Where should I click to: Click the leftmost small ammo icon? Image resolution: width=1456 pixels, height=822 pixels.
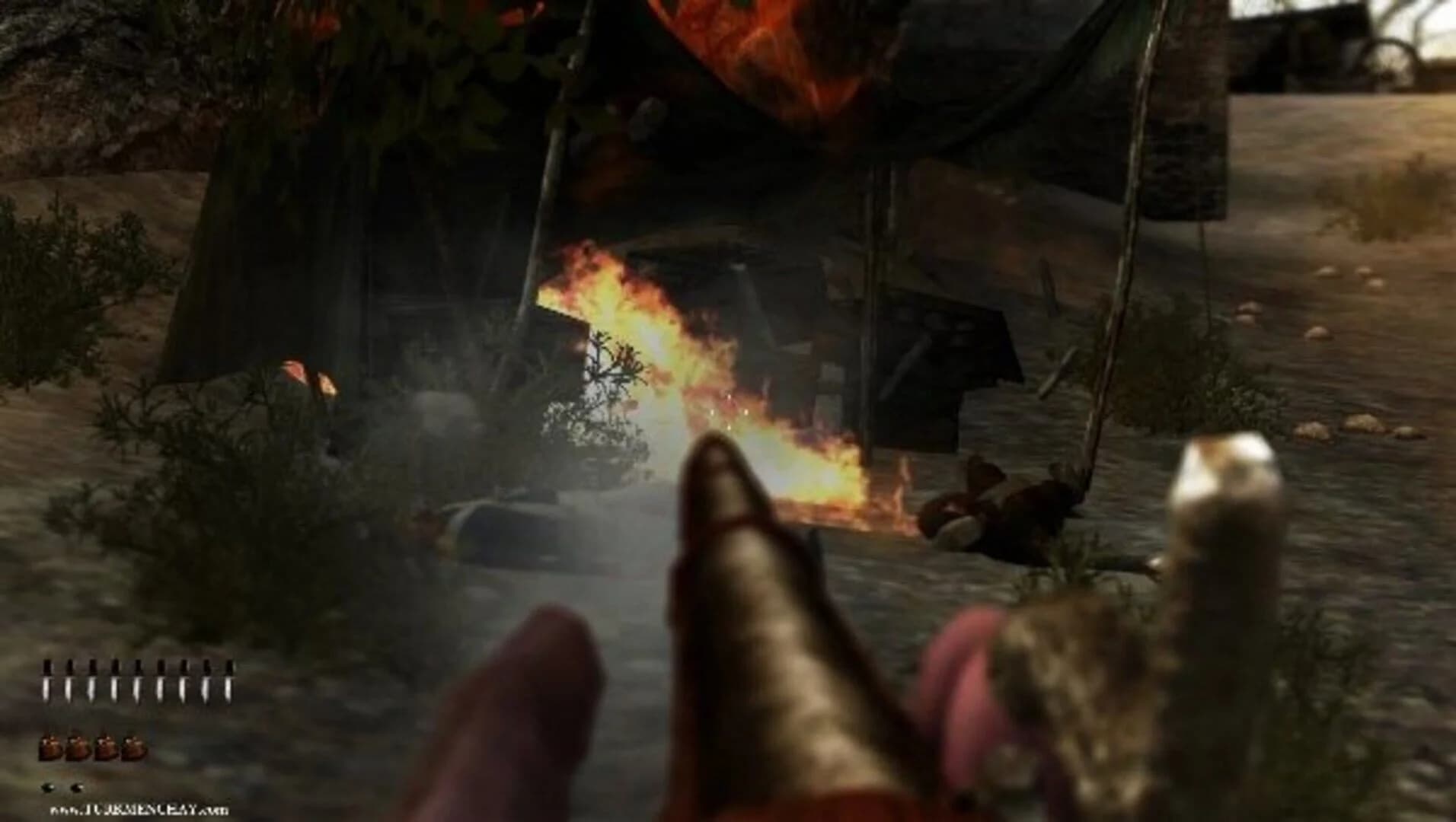(x=48, y=787)
